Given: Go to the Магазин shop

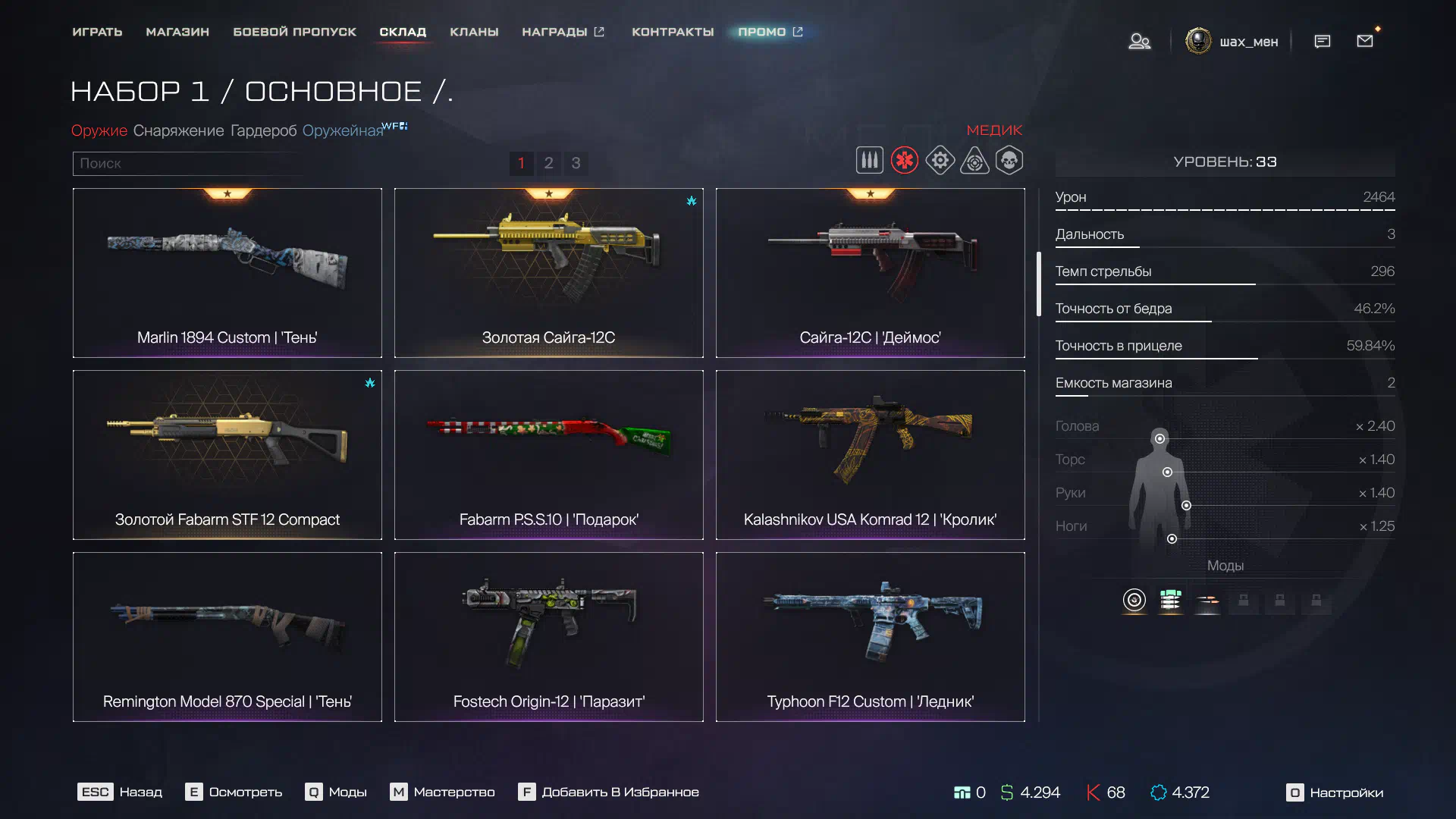Looking at the screenshot, I should pos(177,32).
